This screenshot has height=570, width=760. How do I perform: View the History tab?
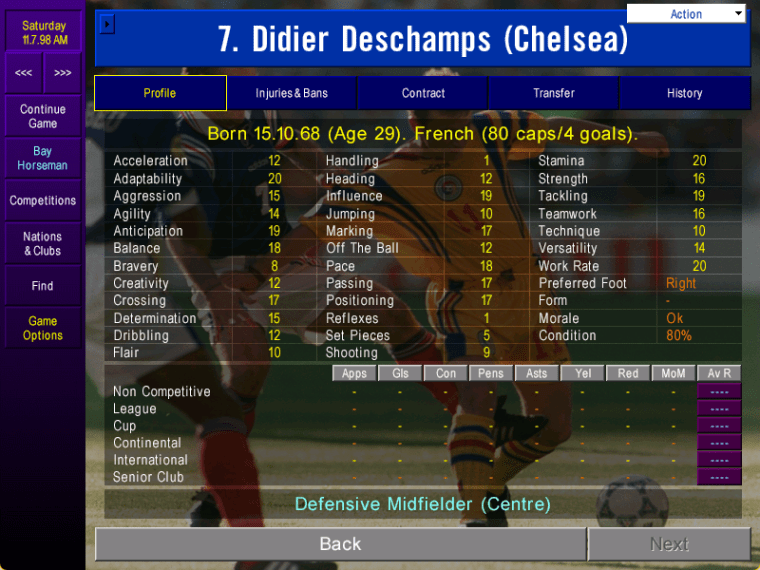tap(684, 93)
